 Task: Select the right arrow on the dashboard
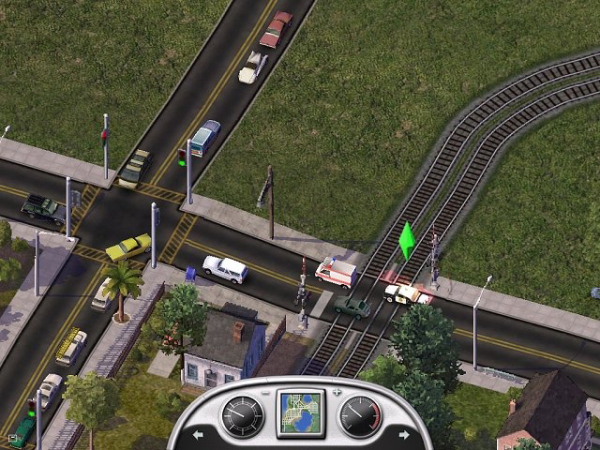(x=403, y=435)
